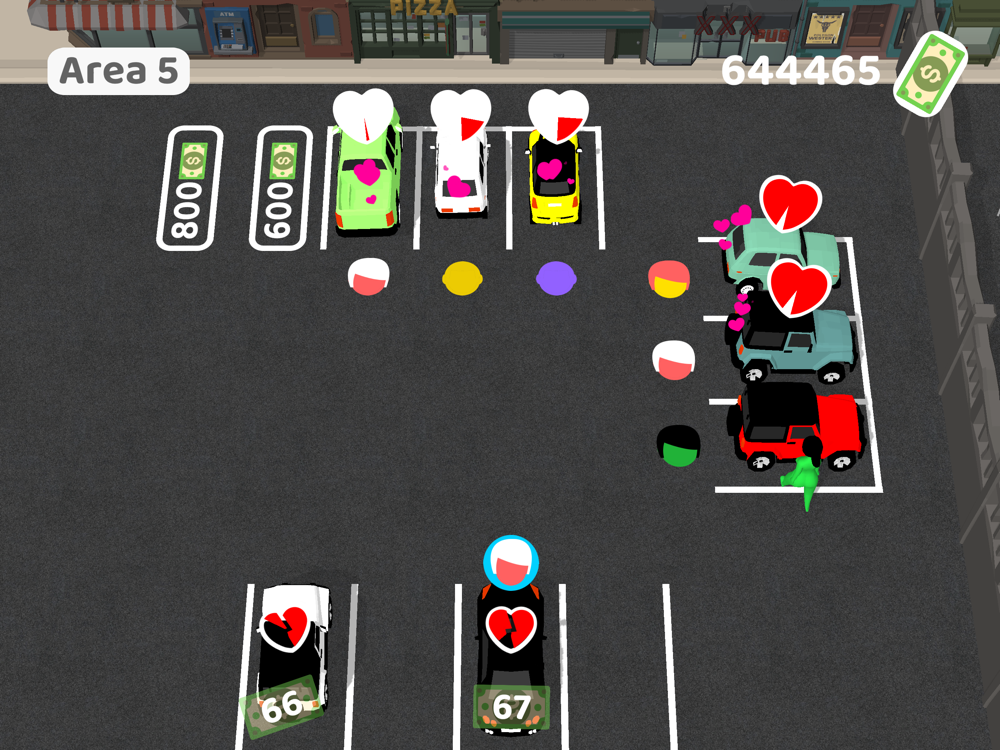Collect the 66 cash bundle
1000x750 pixels.
[x=283, y=706]
